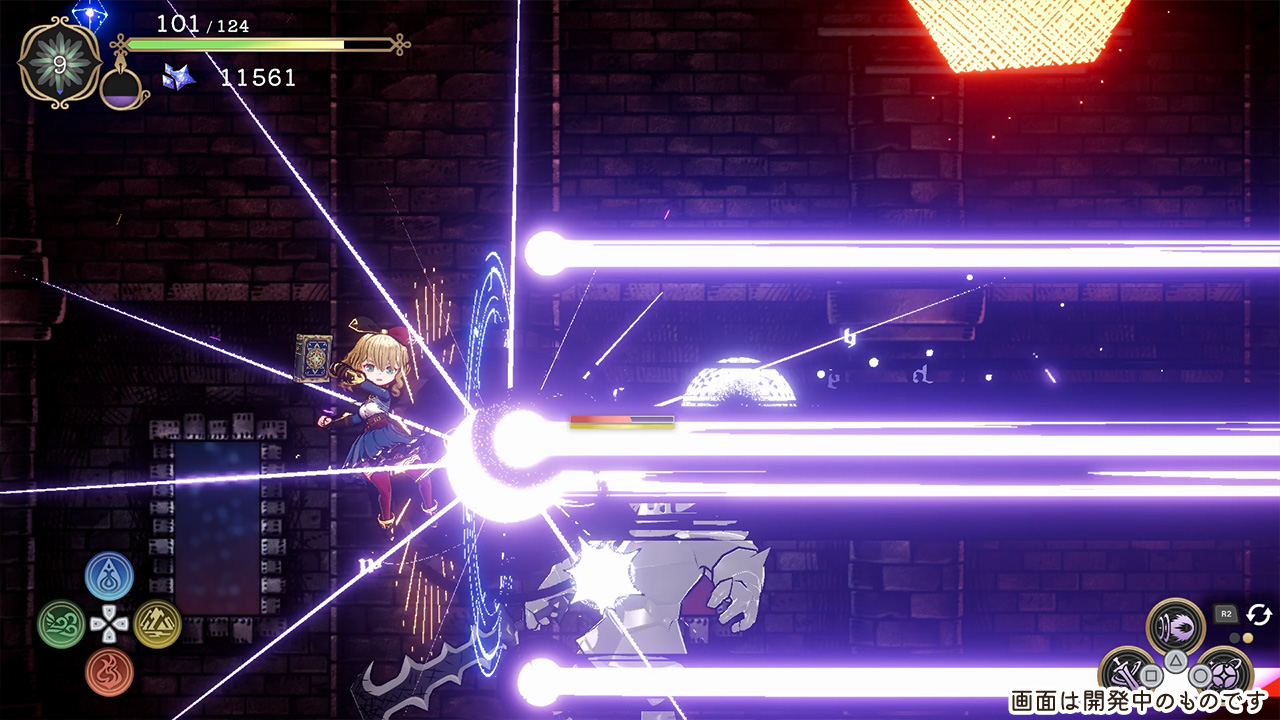This screenshot has height=720, width=1280.
Task: Click the flower emblem showing 9
Action: pos(59,64)
